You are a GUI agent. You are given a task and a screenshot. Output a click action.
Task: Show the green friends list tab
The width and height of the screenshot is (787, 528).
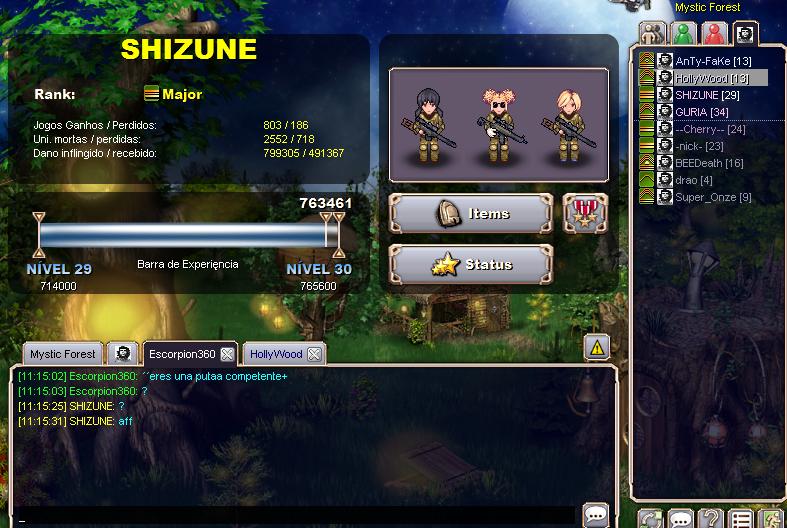click(684, 34)
